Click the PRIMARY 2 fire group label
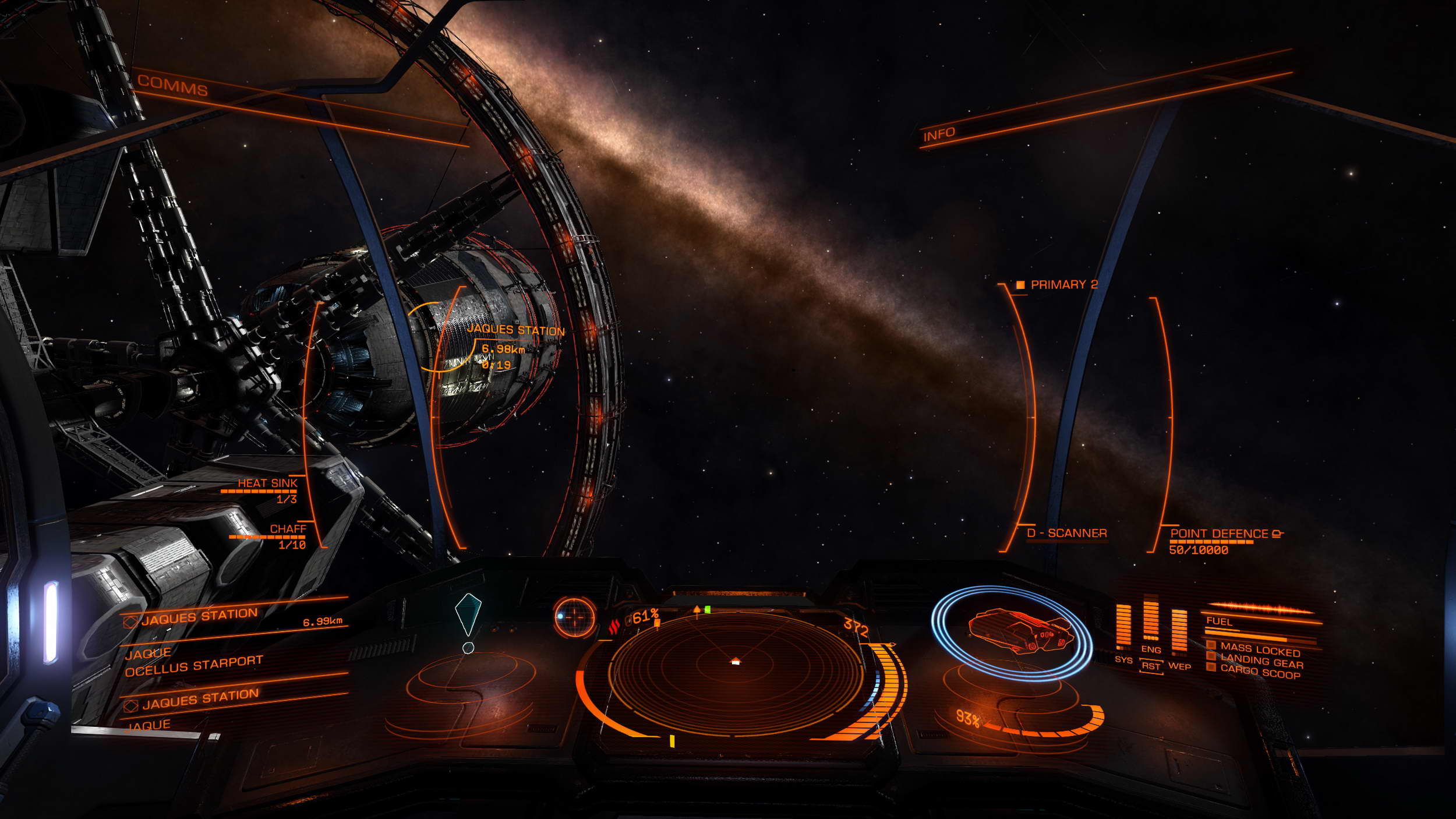1456x819 pixels. pyautogui.click(x=1063, y=285)
